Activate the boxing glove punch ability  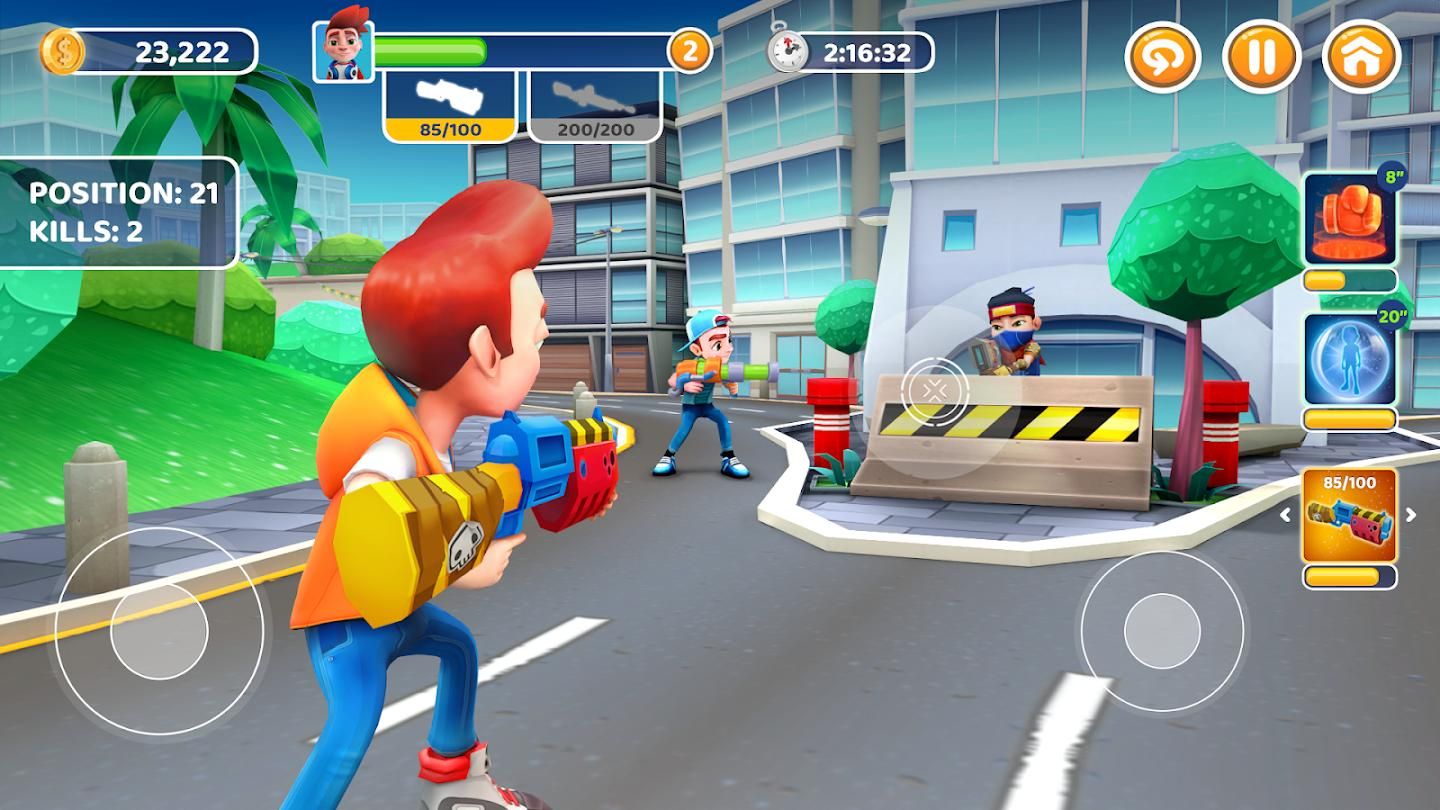(x=1350, y=218)
